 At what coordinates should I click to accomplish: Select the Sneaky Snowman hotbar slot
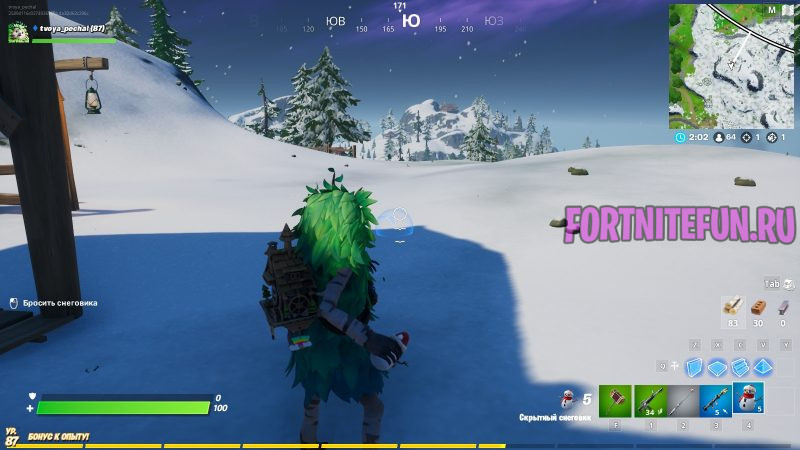point(748,398)
